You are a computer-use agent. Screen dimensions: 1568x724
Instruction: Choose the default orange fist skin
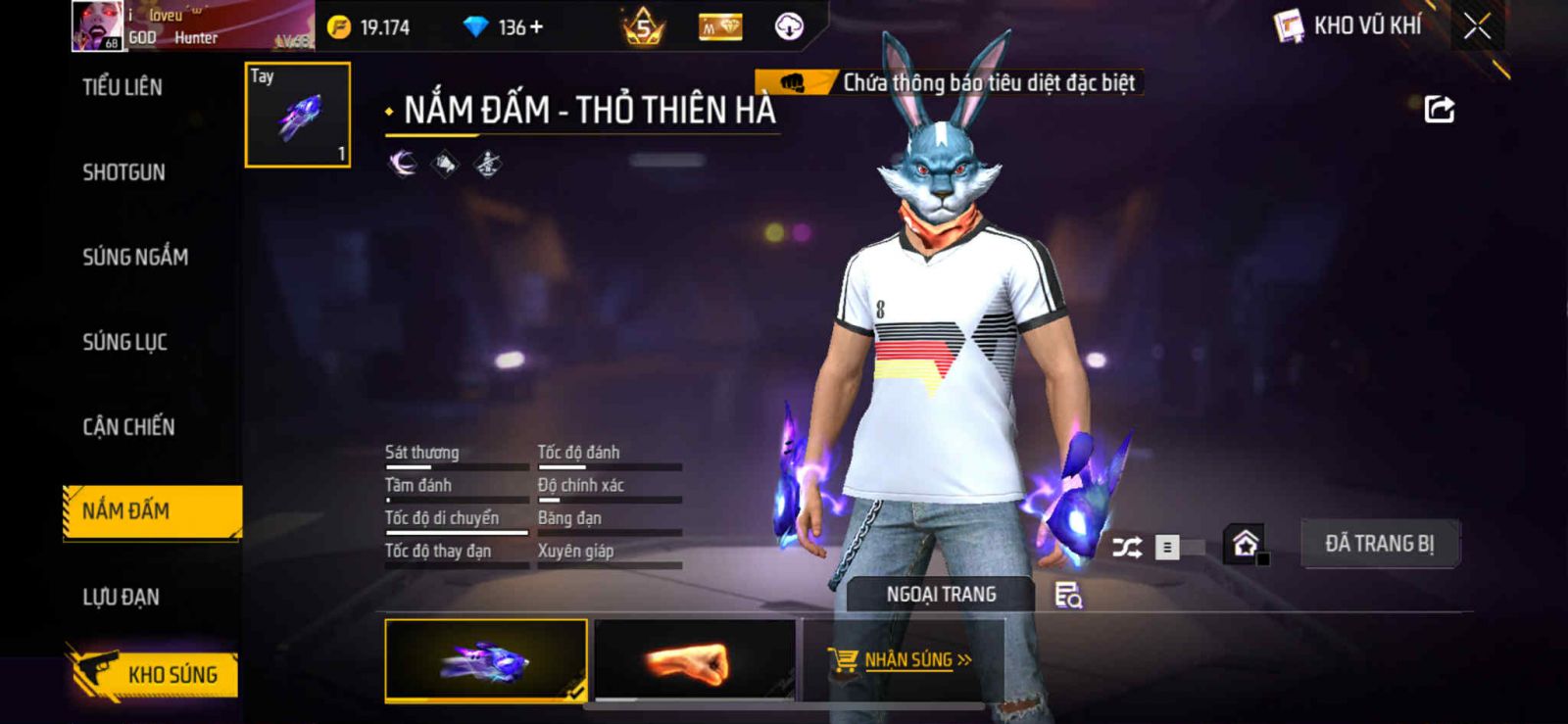694,661
